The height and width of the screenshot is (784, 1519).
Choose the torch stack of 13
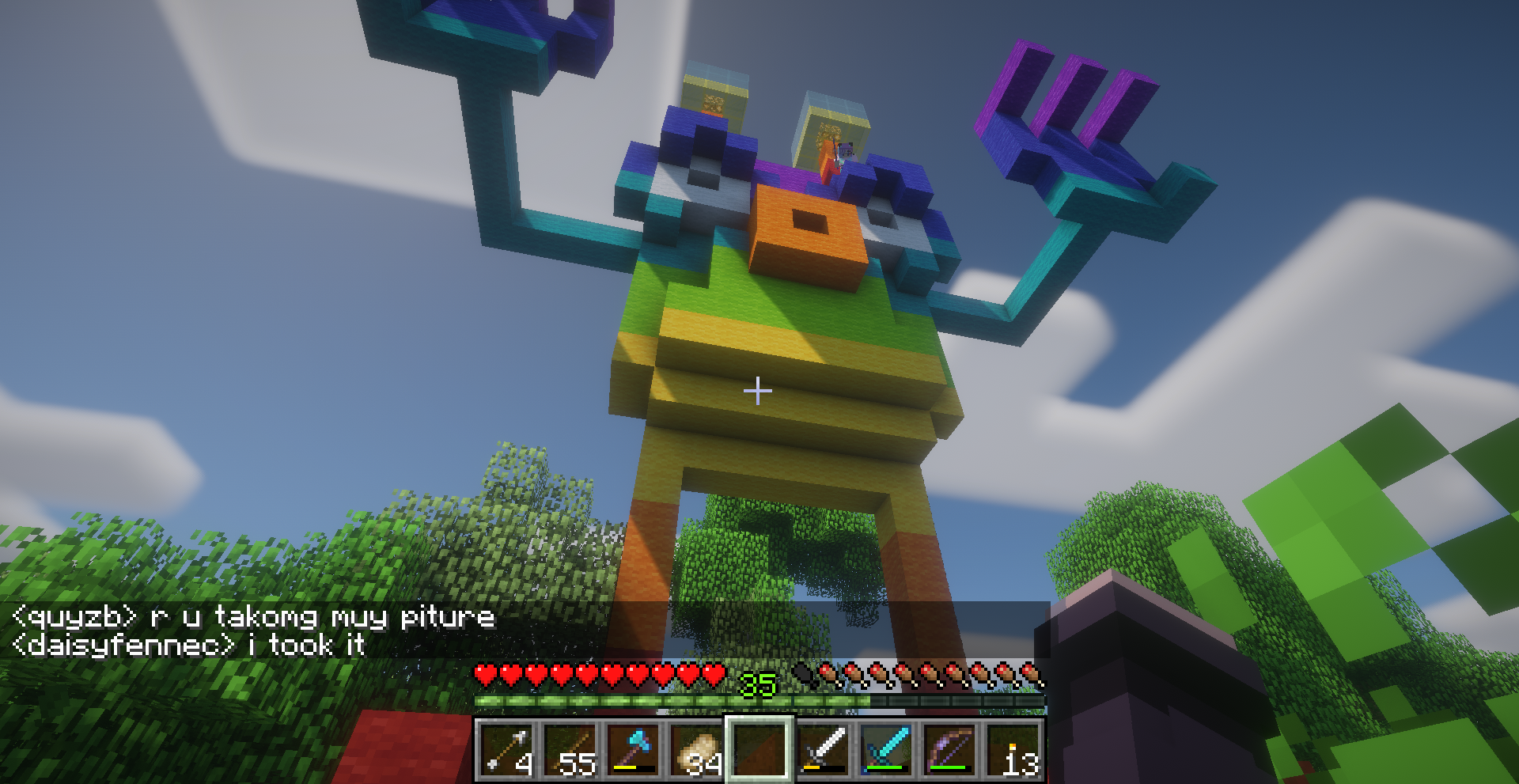[1013, 749]
